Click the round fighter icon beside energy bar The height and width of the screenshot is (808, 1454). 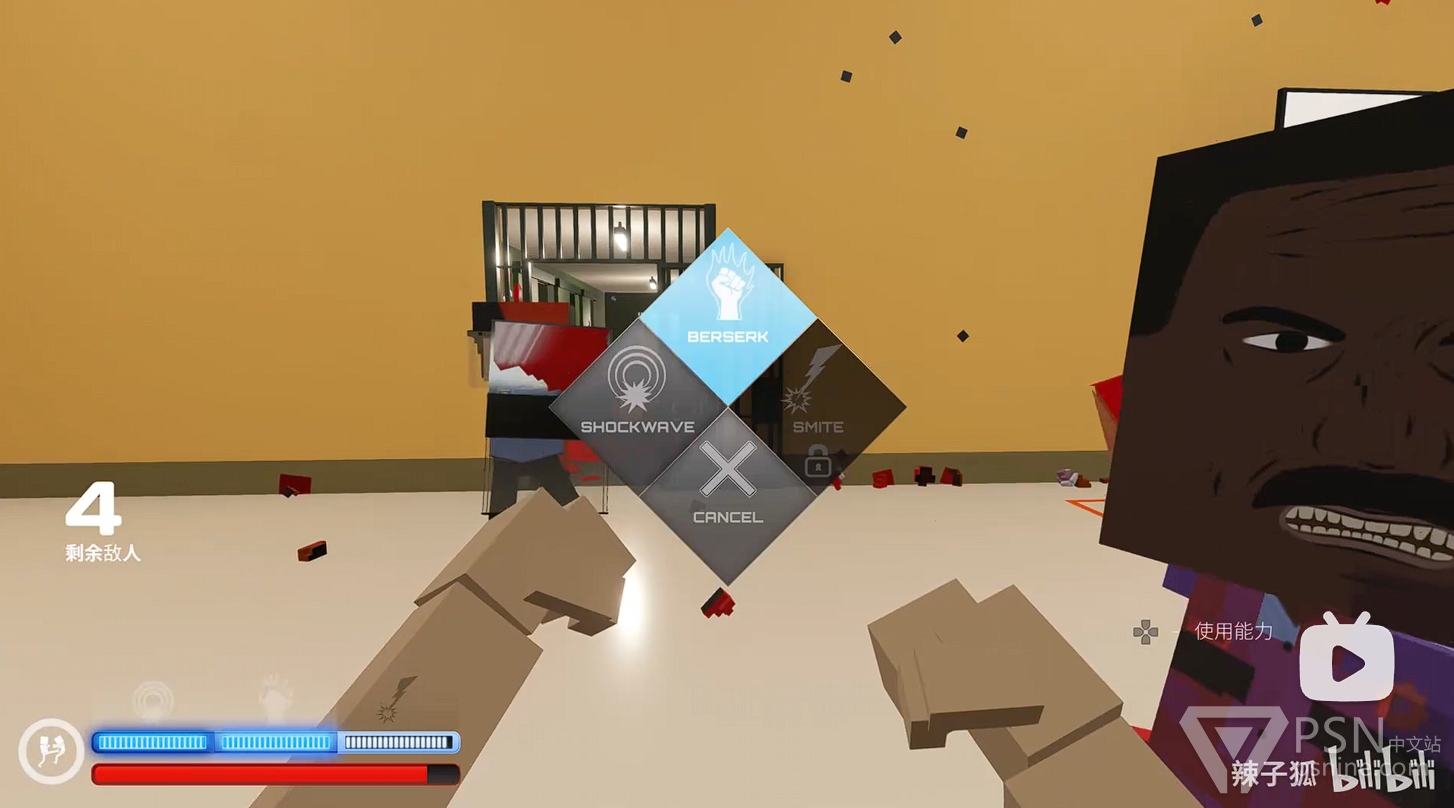click(x=50, y=751)
